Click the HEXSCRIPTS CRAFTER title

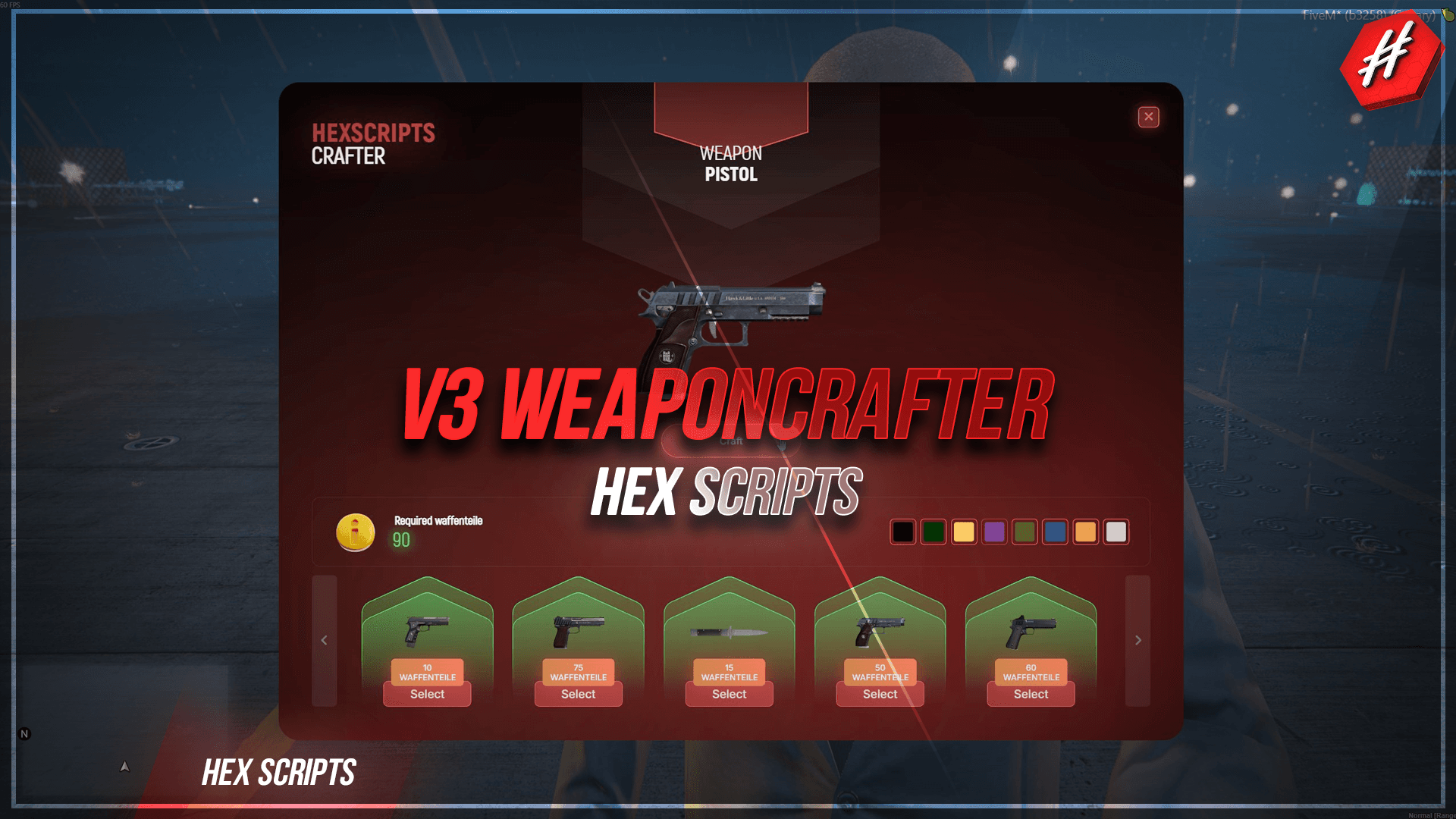coord(372,144)
